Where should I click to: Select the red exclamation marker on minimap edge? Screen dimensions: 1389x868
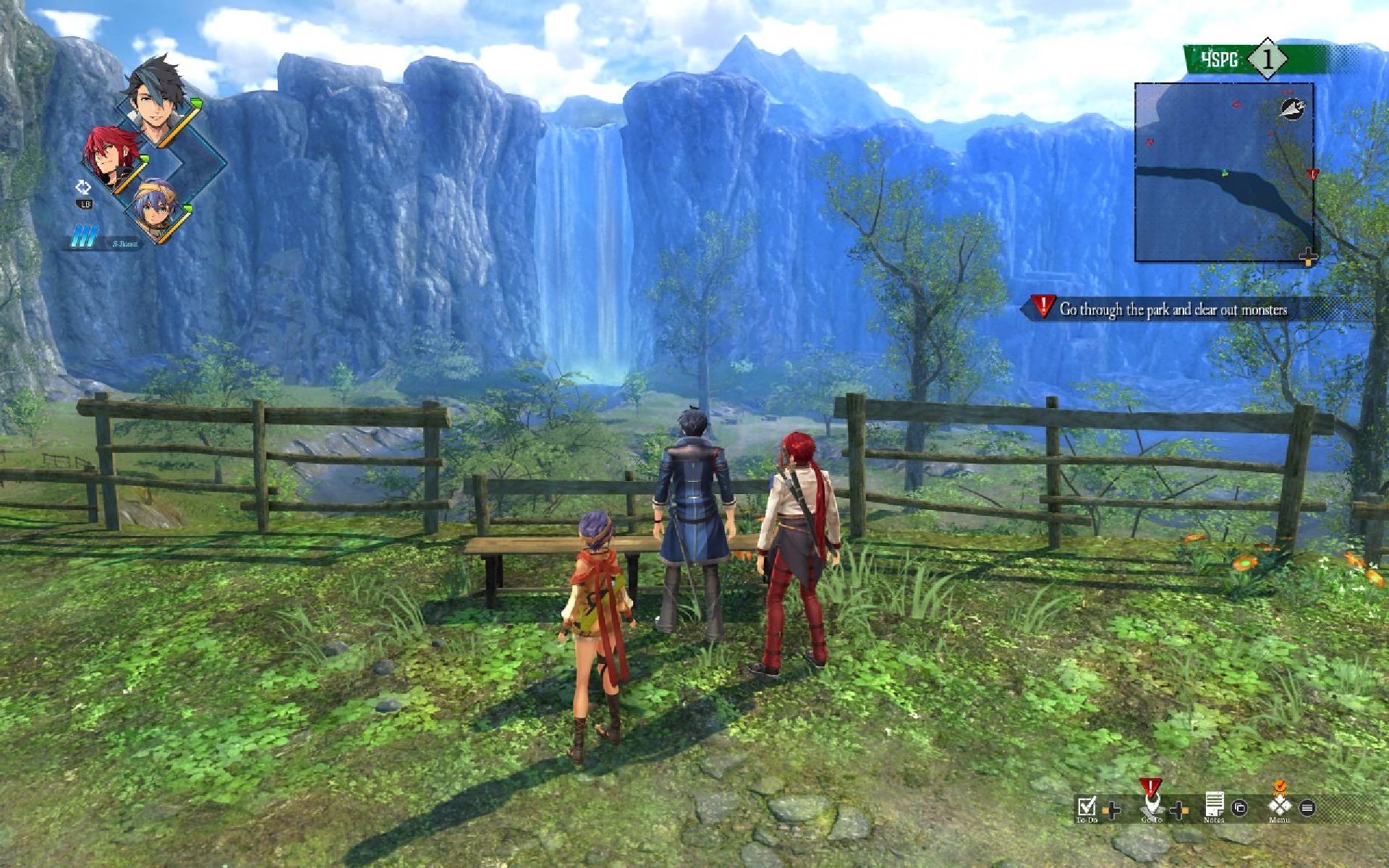(1313, 174)
